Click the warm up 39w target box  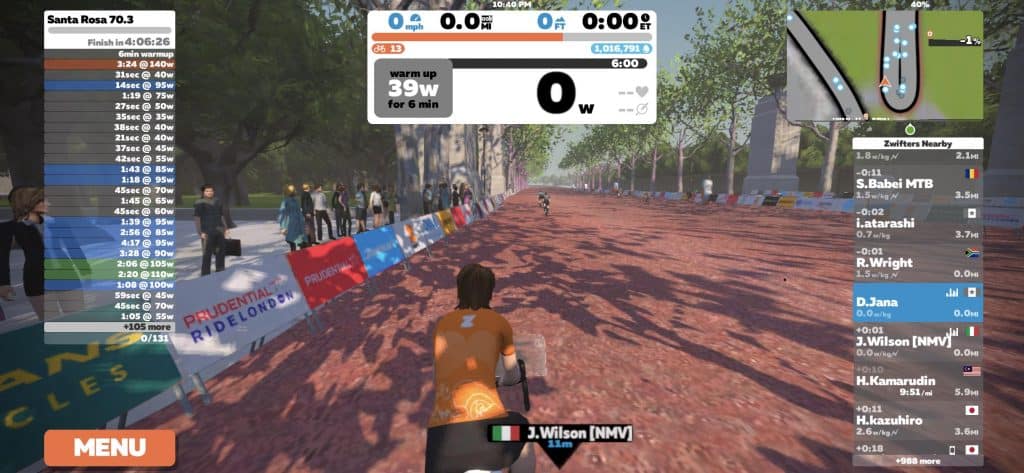point(413,88)
